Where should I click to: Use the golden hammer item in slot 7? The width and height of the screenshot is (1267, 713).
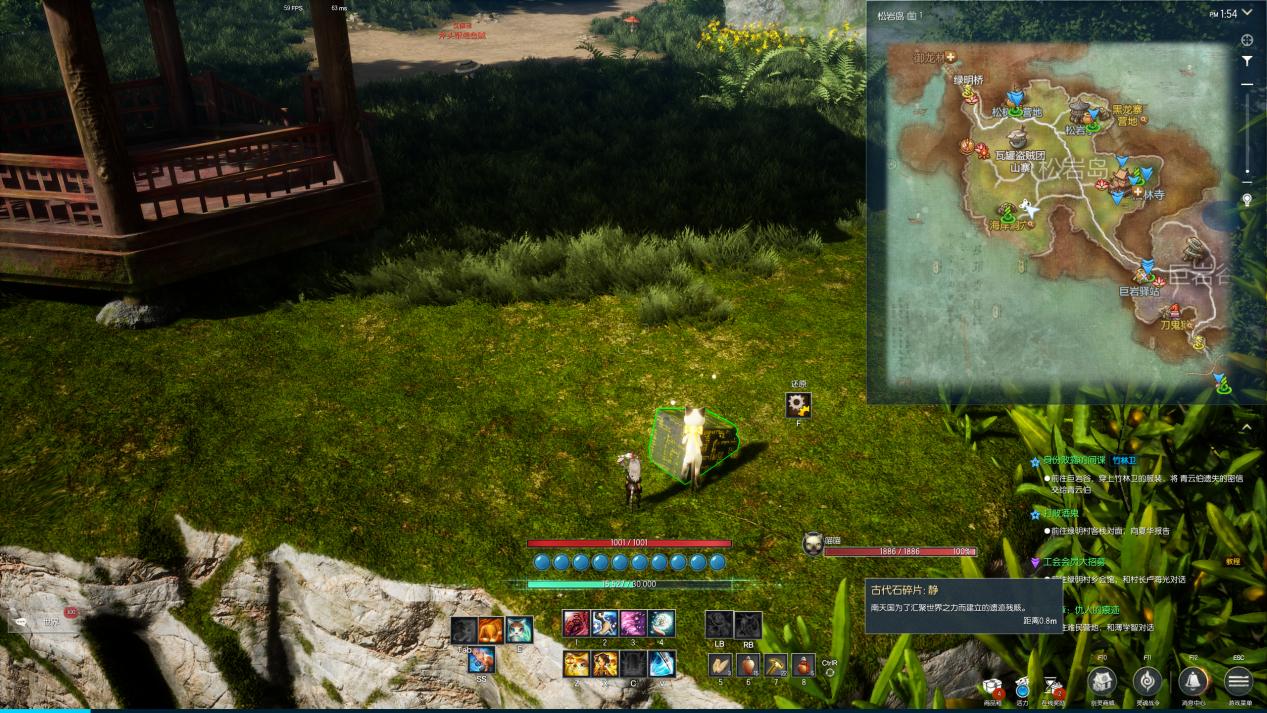click(x=776, y=664)
